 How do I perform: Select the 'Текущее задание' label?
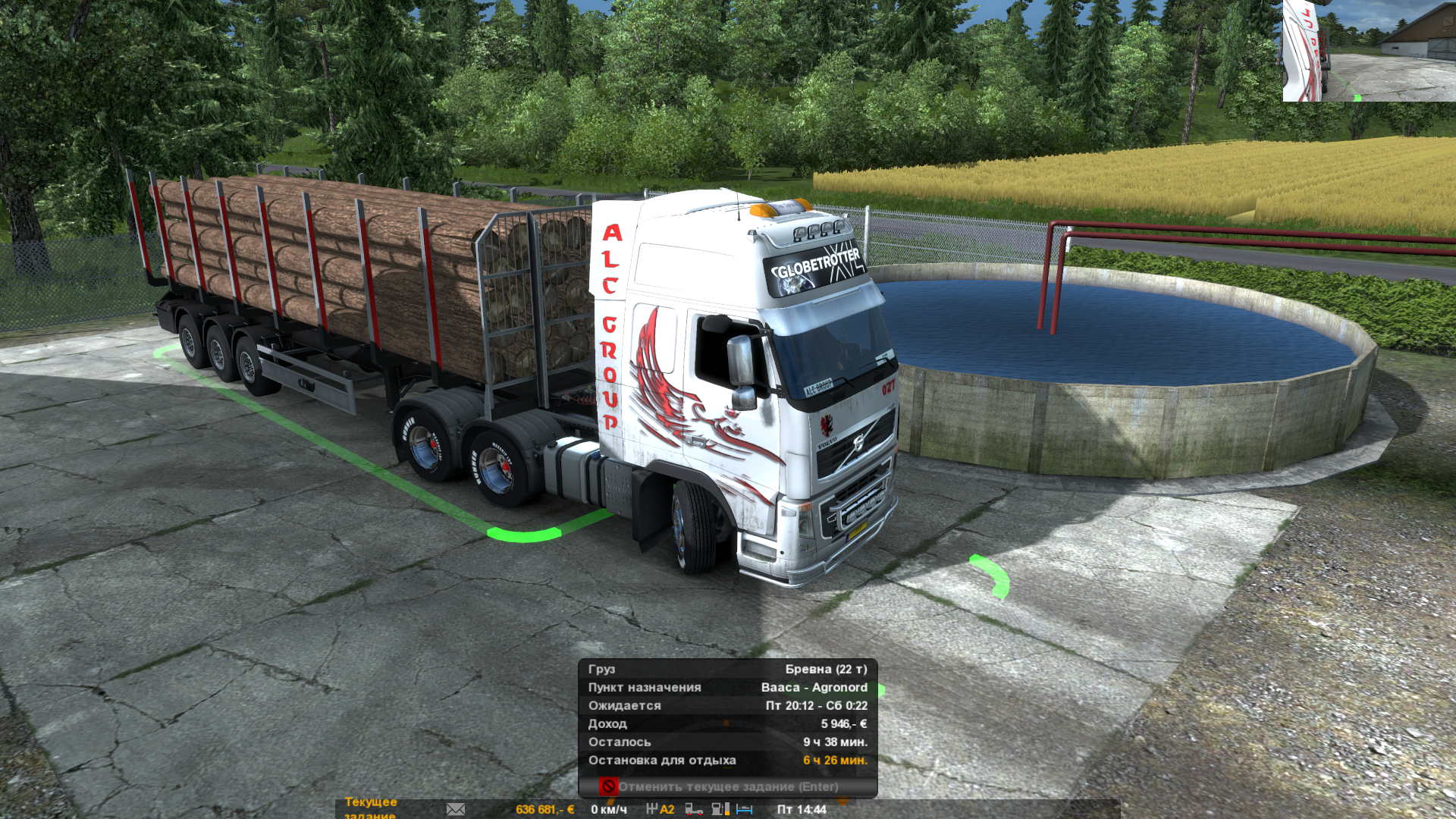370,807
